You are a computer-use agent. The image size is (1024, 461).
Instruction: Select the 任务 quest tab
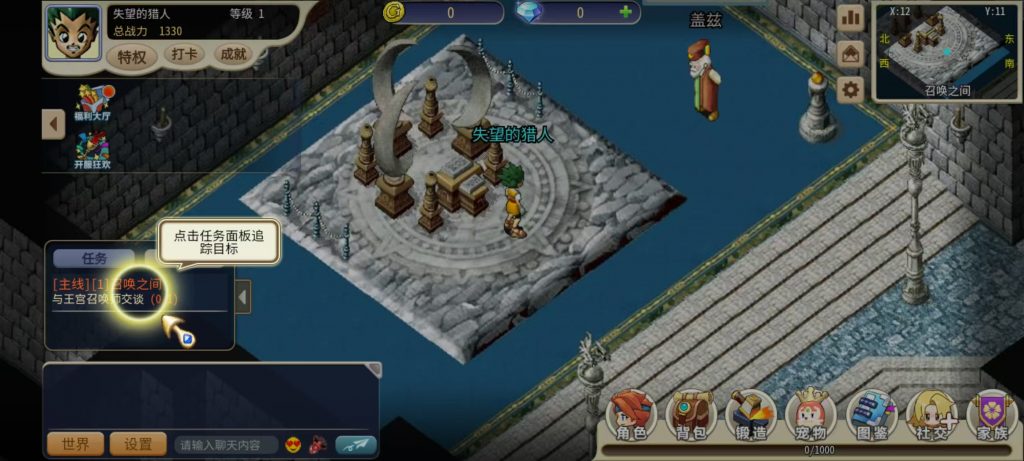pos(94,258)
